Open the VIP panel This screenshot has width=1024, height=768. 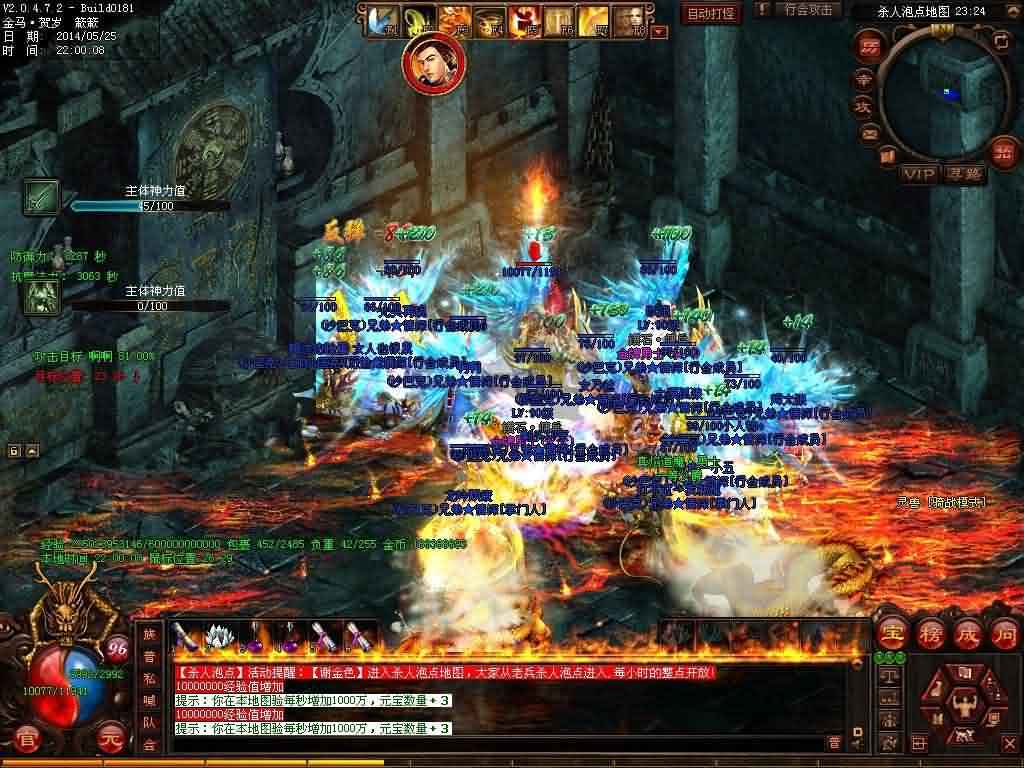(920, 174)
